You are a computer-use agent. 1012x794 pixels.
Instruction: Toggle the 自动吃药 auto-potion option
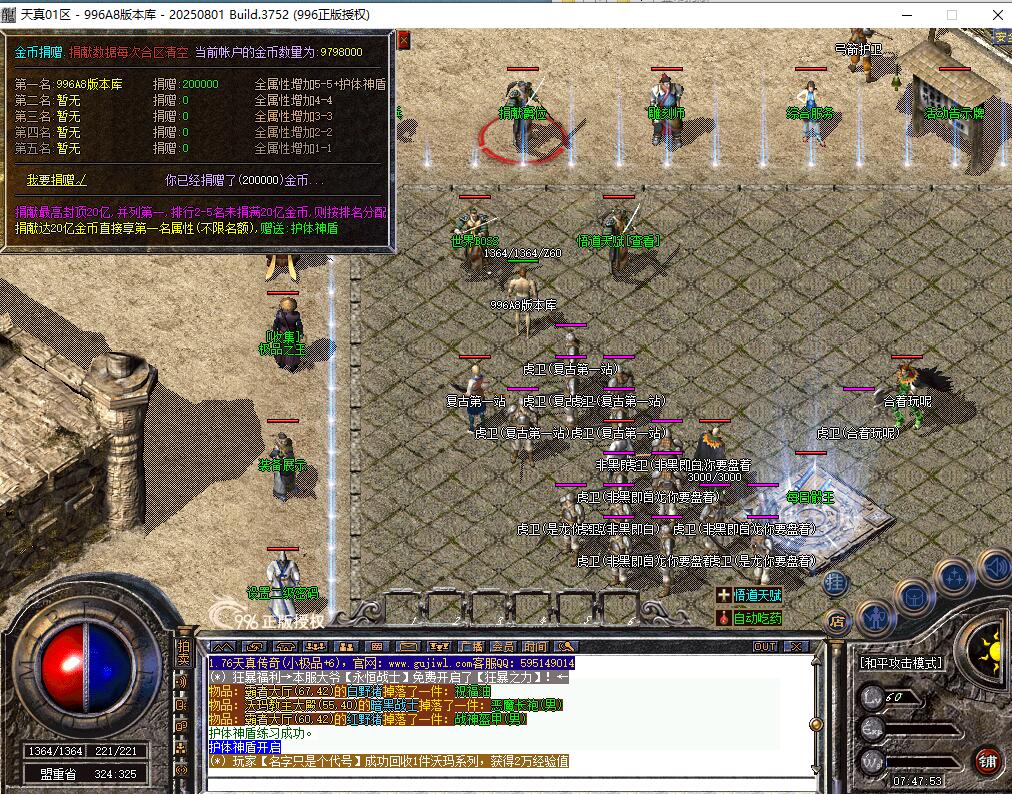[x=756, y=618]
